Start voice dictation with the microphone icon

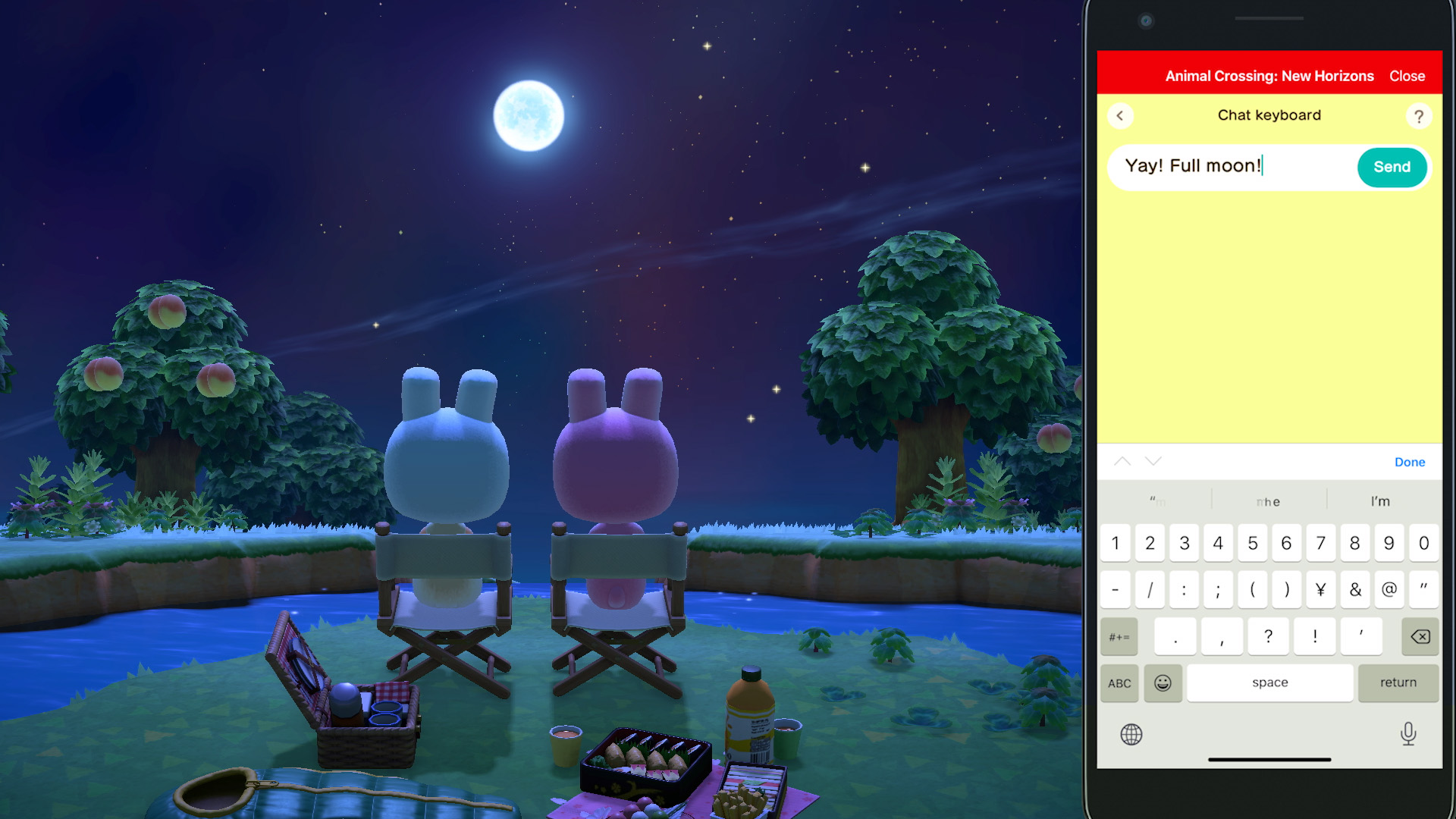coord(1407,734)
